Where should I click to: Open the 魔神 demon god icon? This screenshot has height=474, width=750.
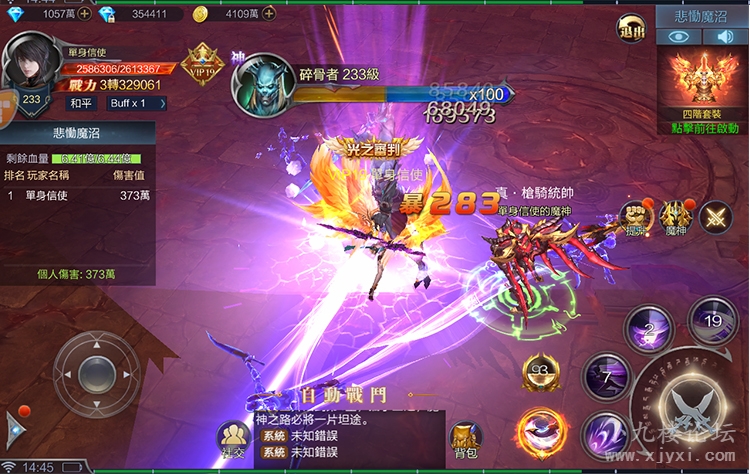[x=676, y=216]
